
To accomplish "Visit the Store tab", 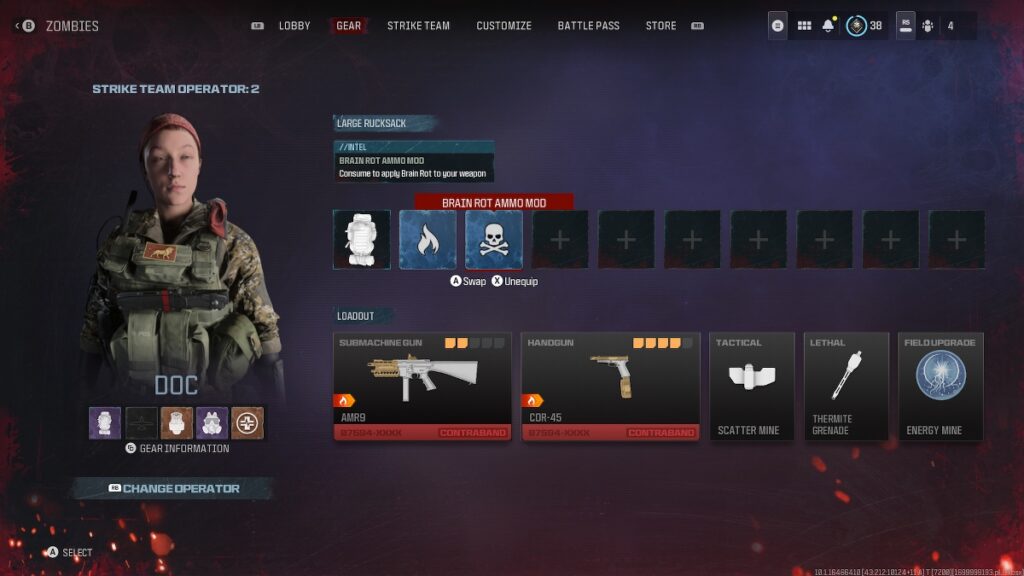I will tap(661, 26).
